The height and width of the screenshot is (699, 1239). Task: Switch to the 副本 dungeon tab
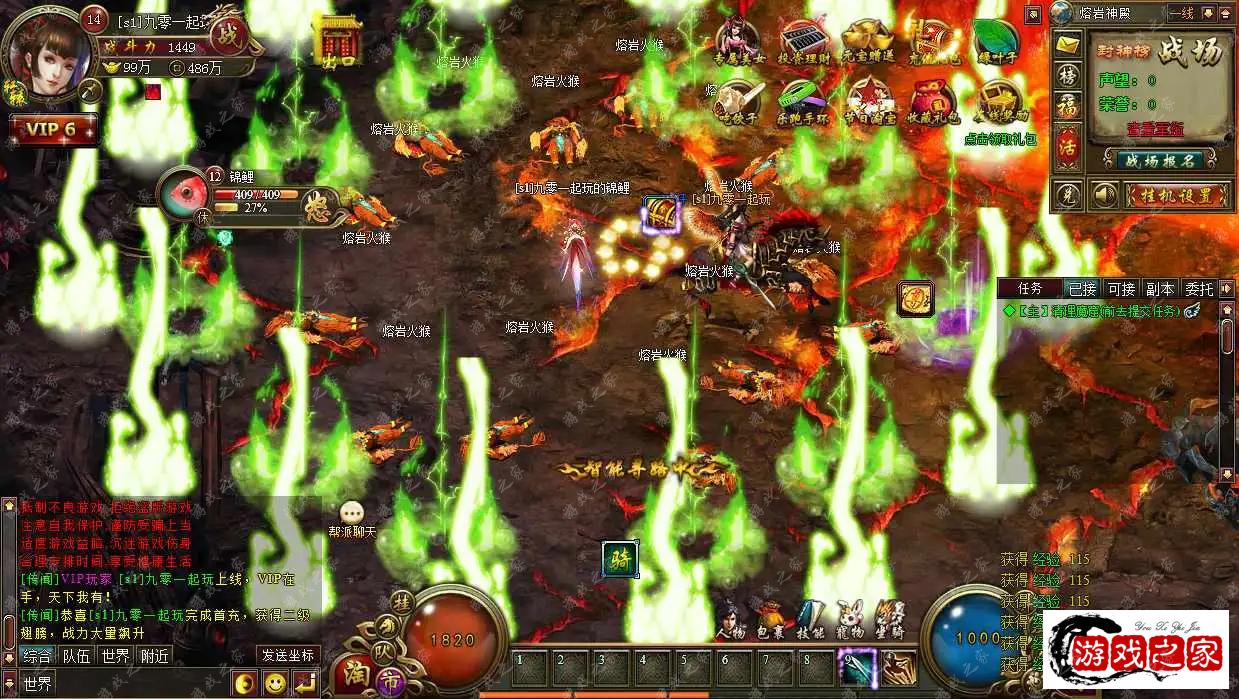tap(1160, 289)
